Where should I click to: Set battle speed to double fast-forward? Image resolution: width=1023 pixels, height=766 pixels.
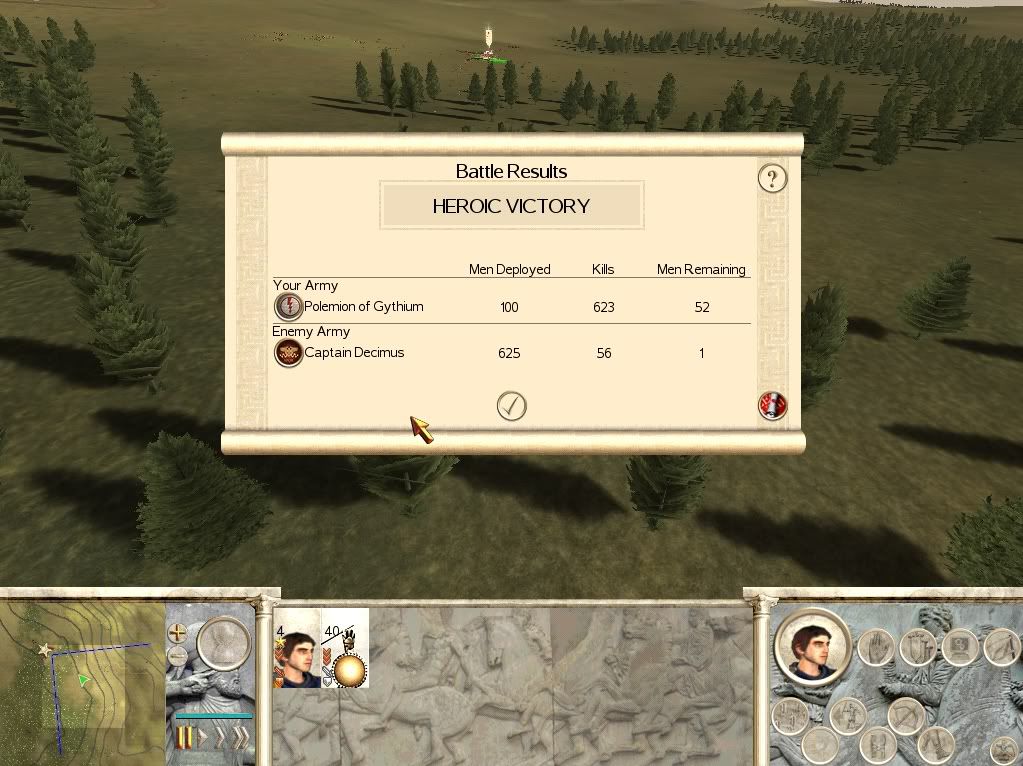pyautogui.click(x=221, y=739)
